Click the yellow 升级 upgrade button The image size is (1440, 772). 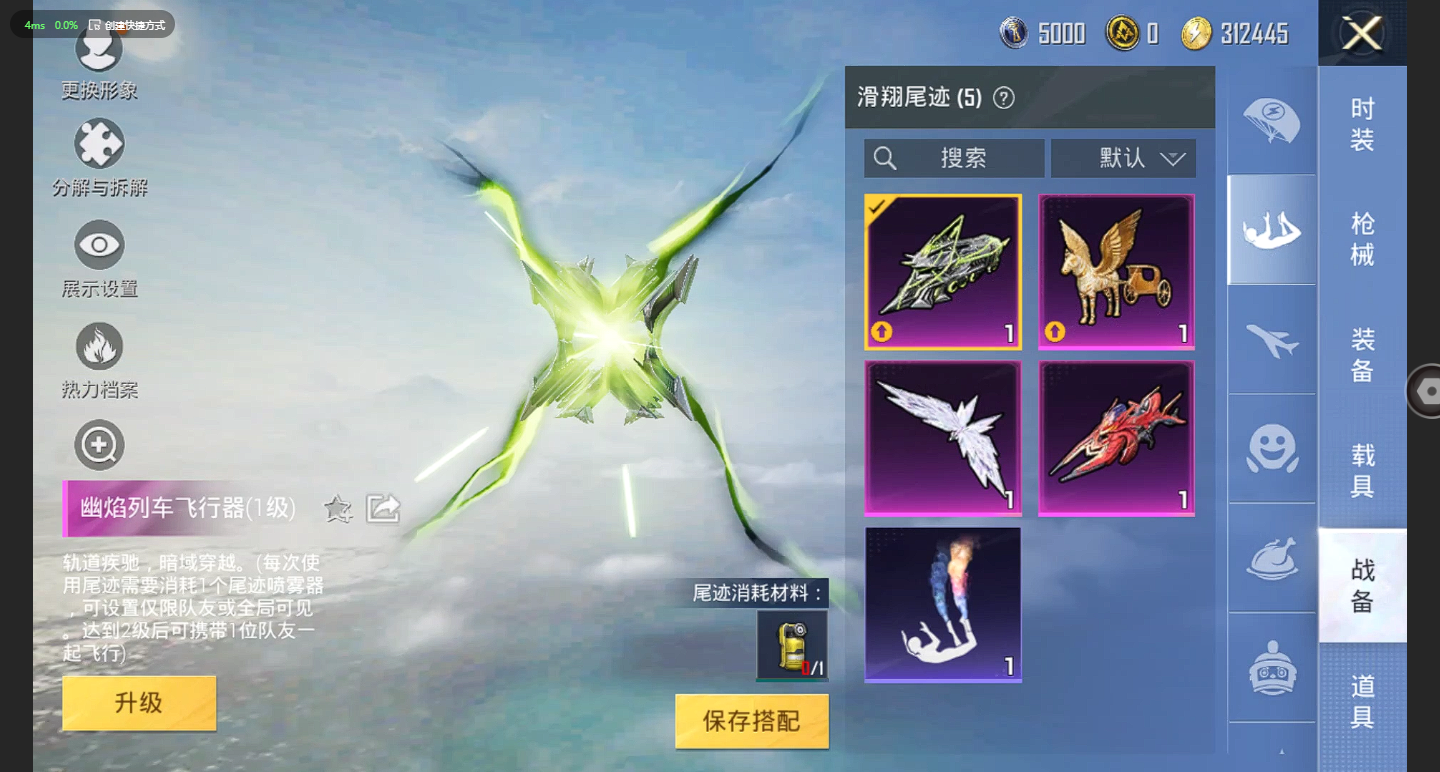click(139, 703)
